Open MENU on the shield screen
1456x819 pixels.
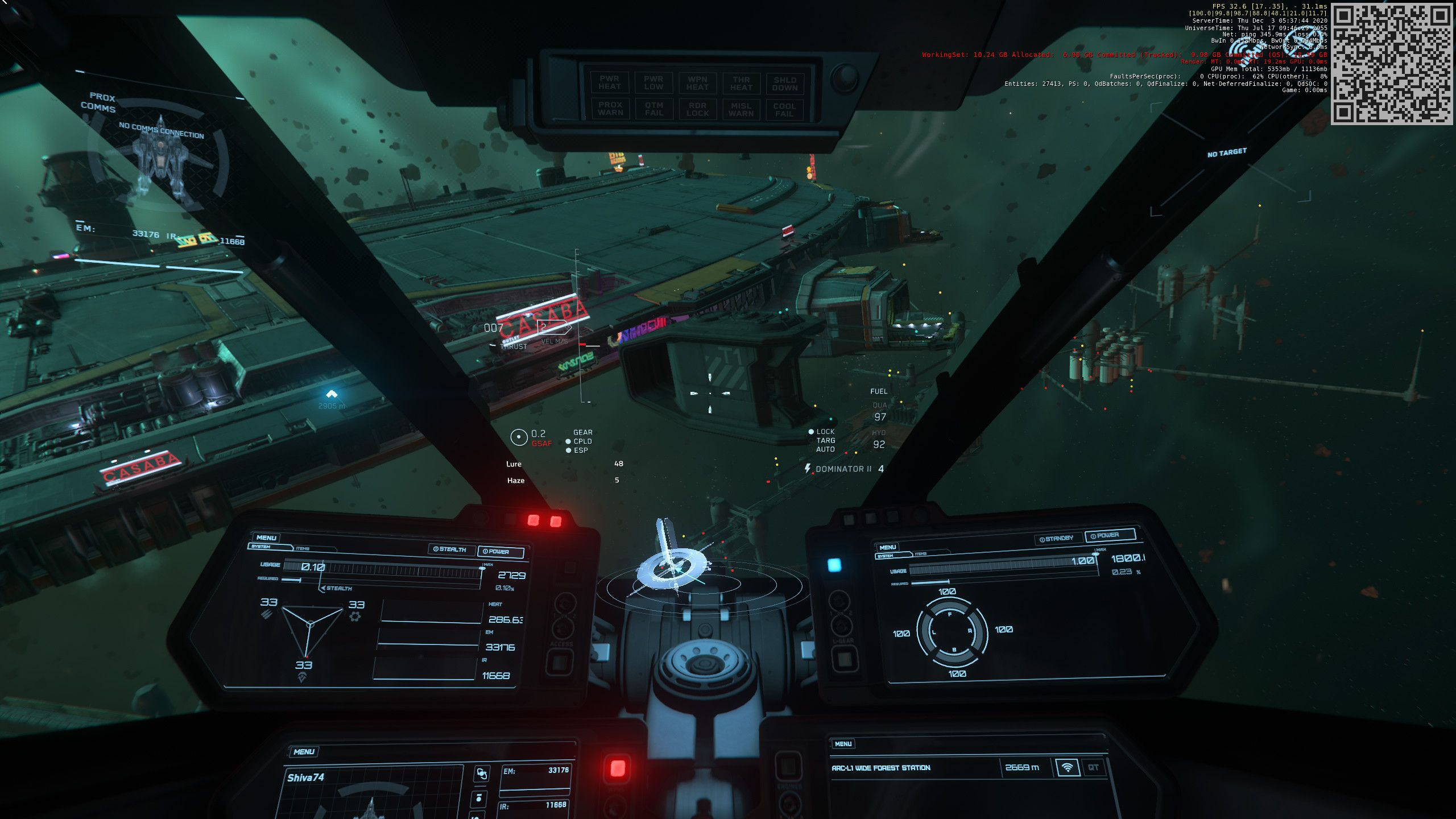[x=887, y=547]
